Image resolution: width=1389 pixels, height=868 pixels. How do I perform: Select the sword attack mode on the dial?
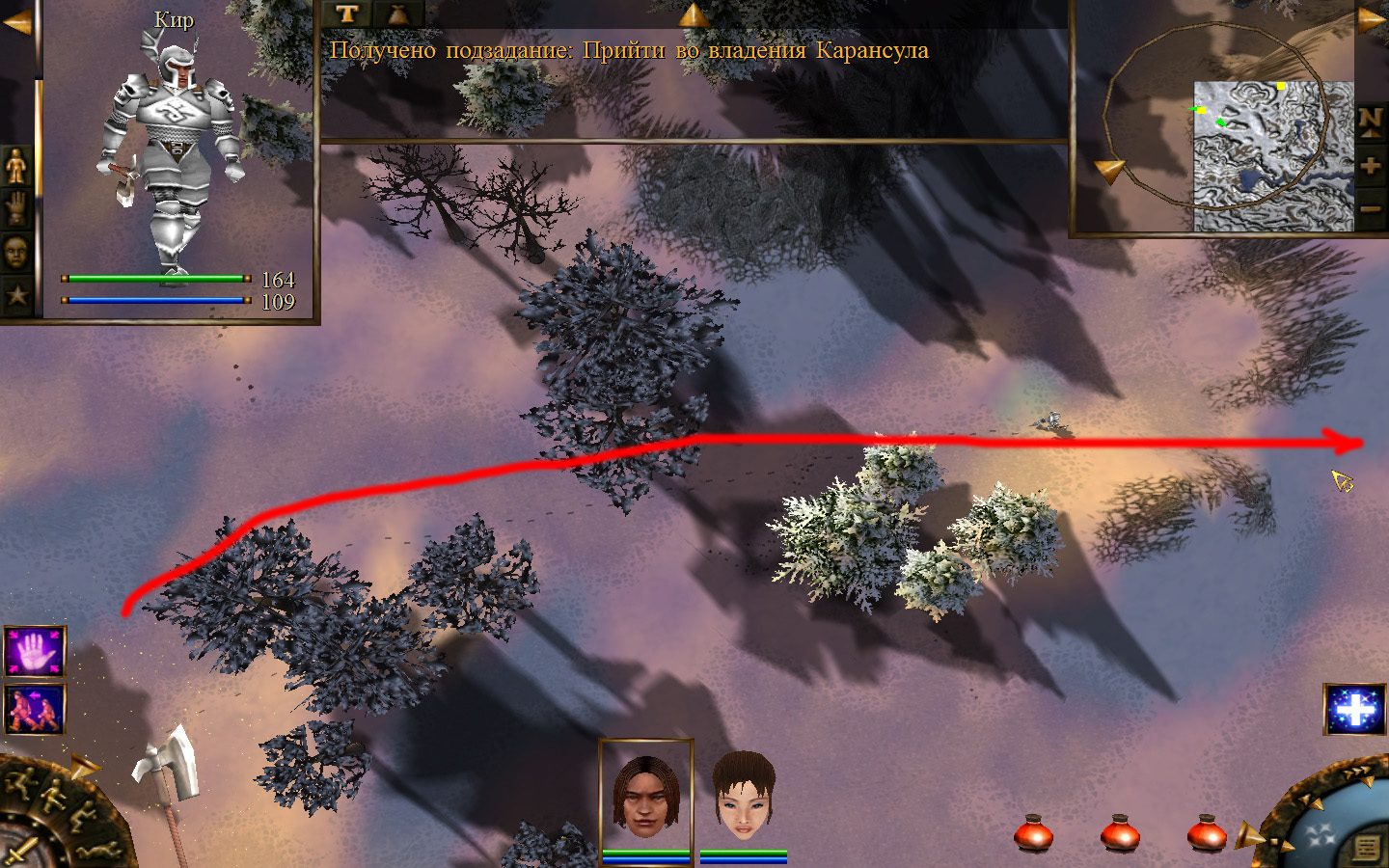click(x=19, y=853)
